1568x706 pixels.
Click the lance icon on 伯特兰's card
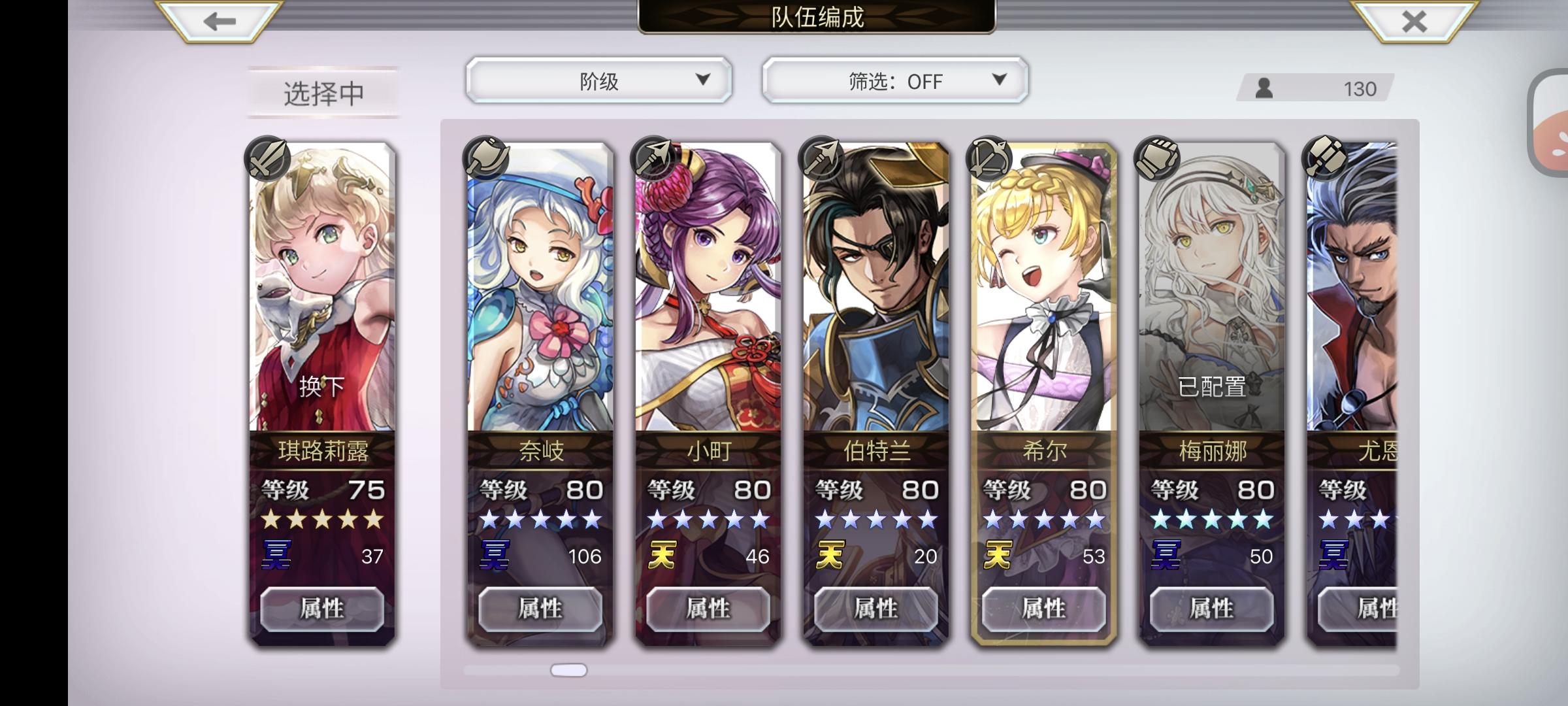[822, 159]
